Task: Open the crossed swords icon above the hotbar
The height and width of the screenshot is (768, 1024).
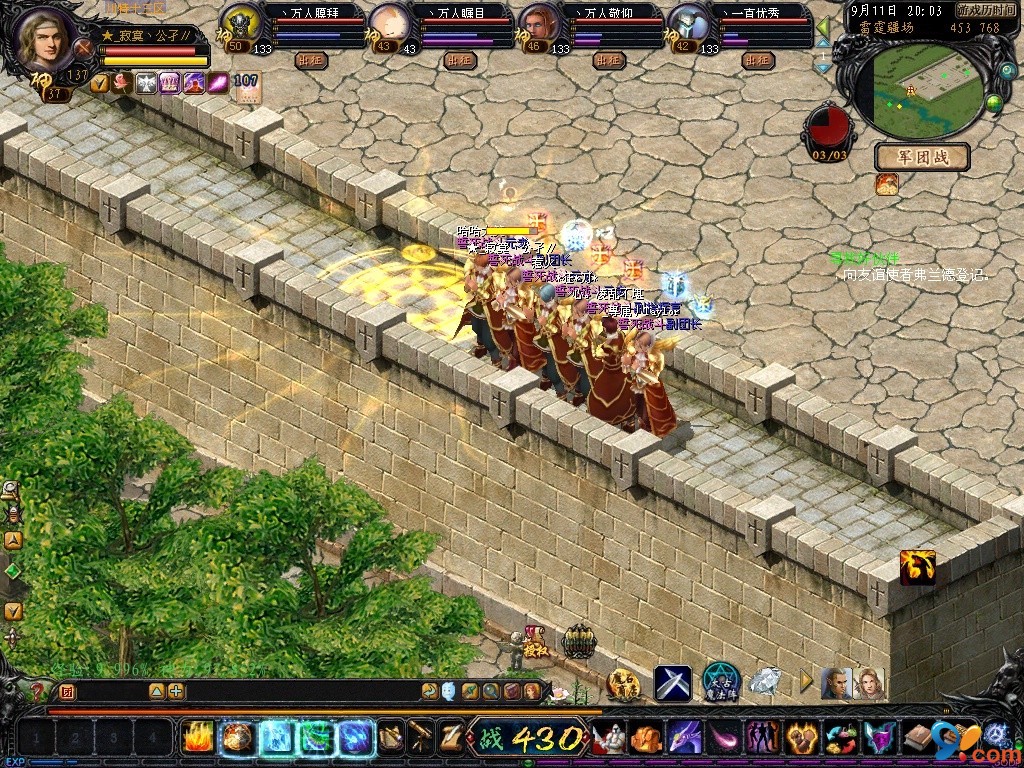Action: [x=673, y=682]
